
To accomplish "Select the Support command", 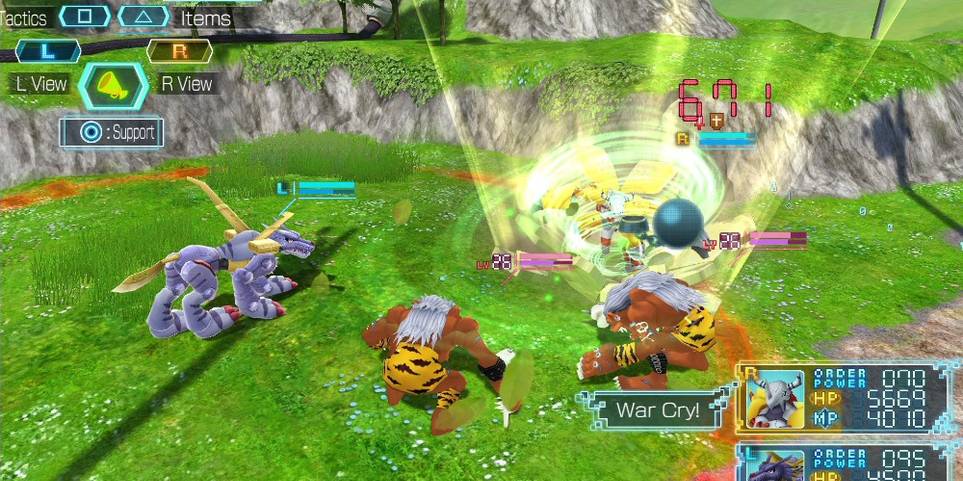I will point(112,132).
